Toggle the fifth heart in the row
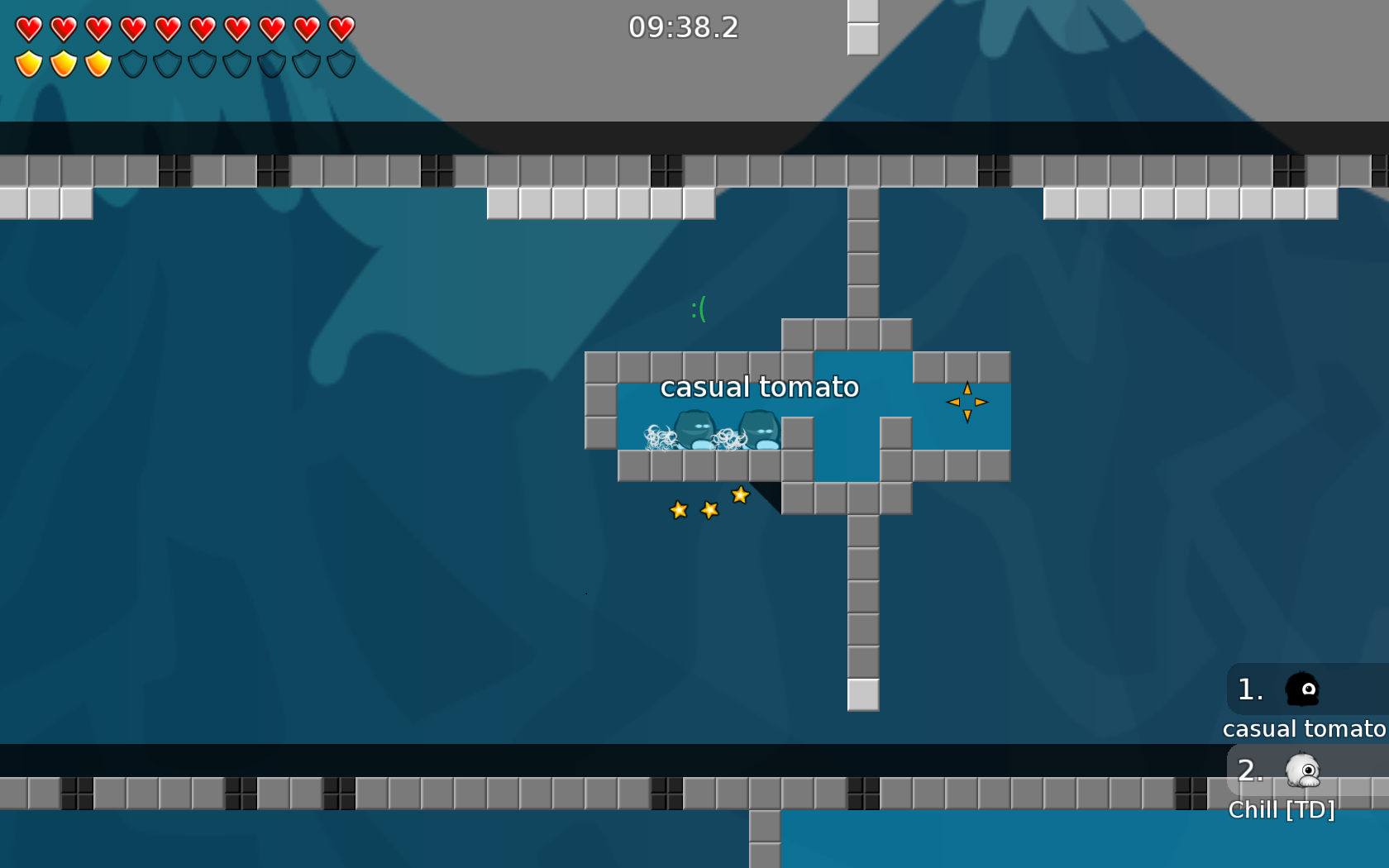The width and height of the screenshot is (1389, 868). 166,27
